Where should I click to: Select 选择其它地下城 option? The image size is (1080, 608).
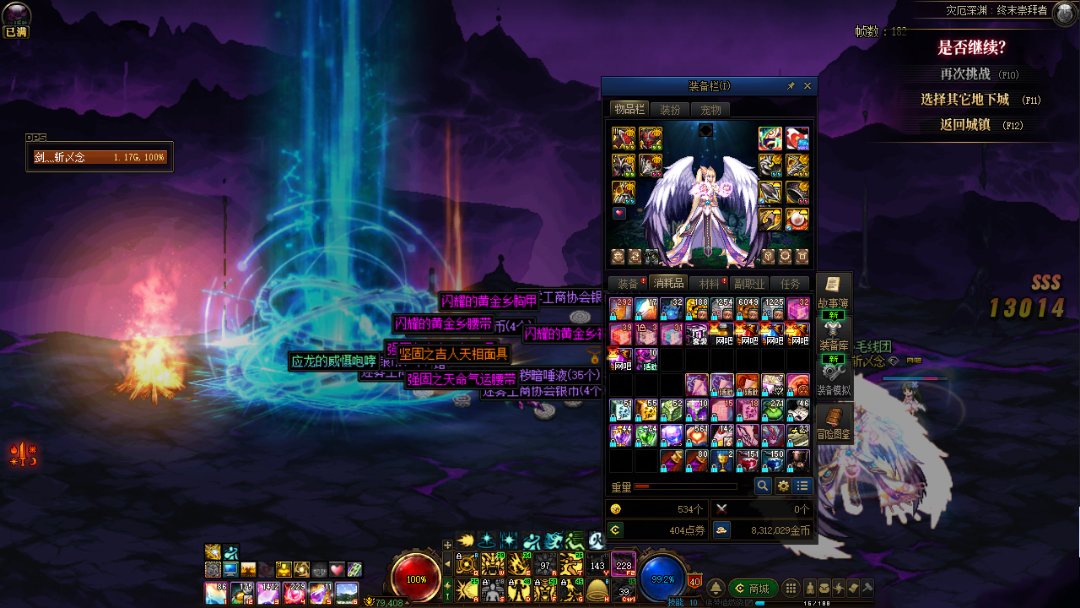click(x=965, y=100)
